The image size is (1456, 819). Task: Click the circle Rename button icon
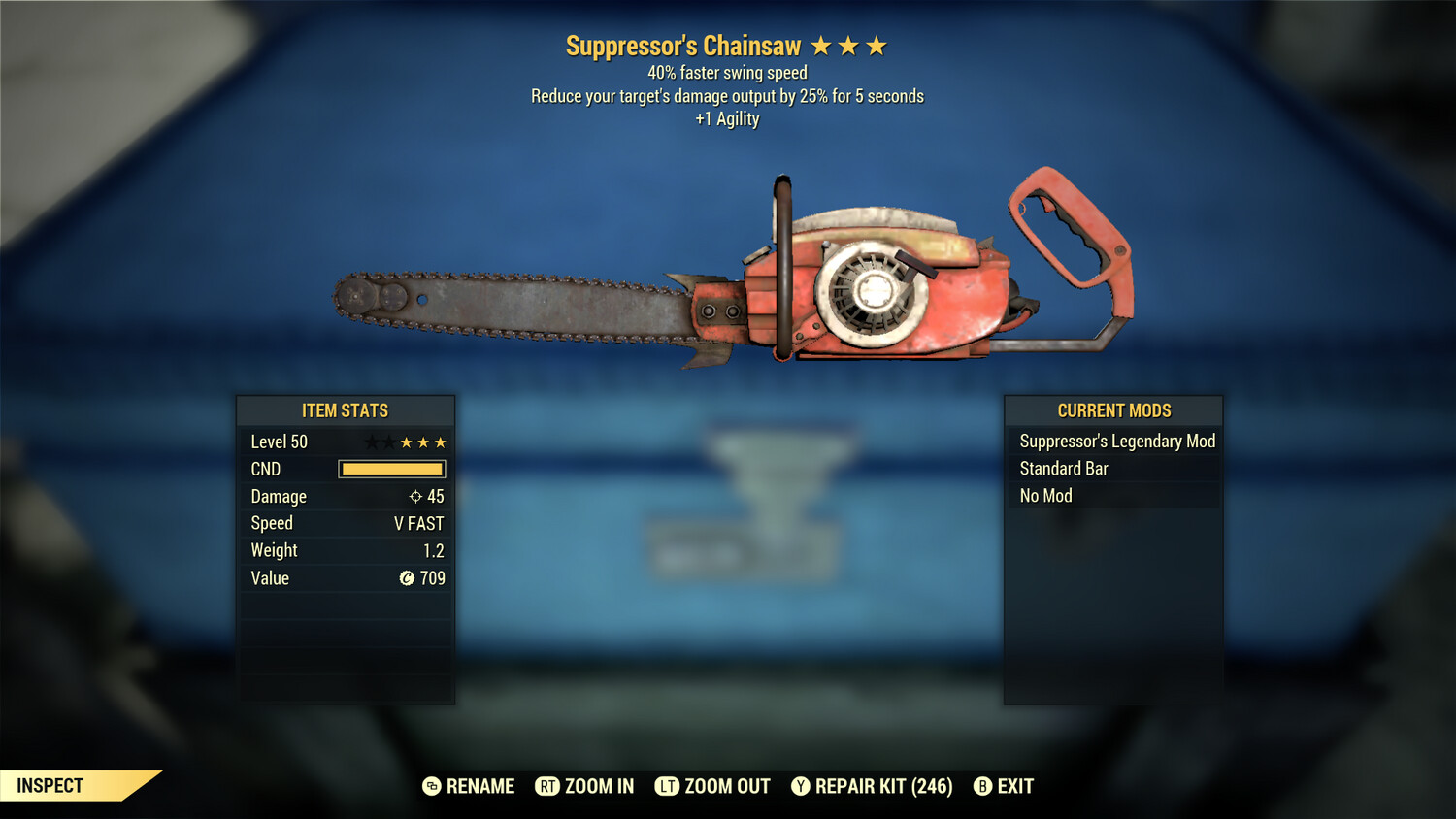(430, 786)
